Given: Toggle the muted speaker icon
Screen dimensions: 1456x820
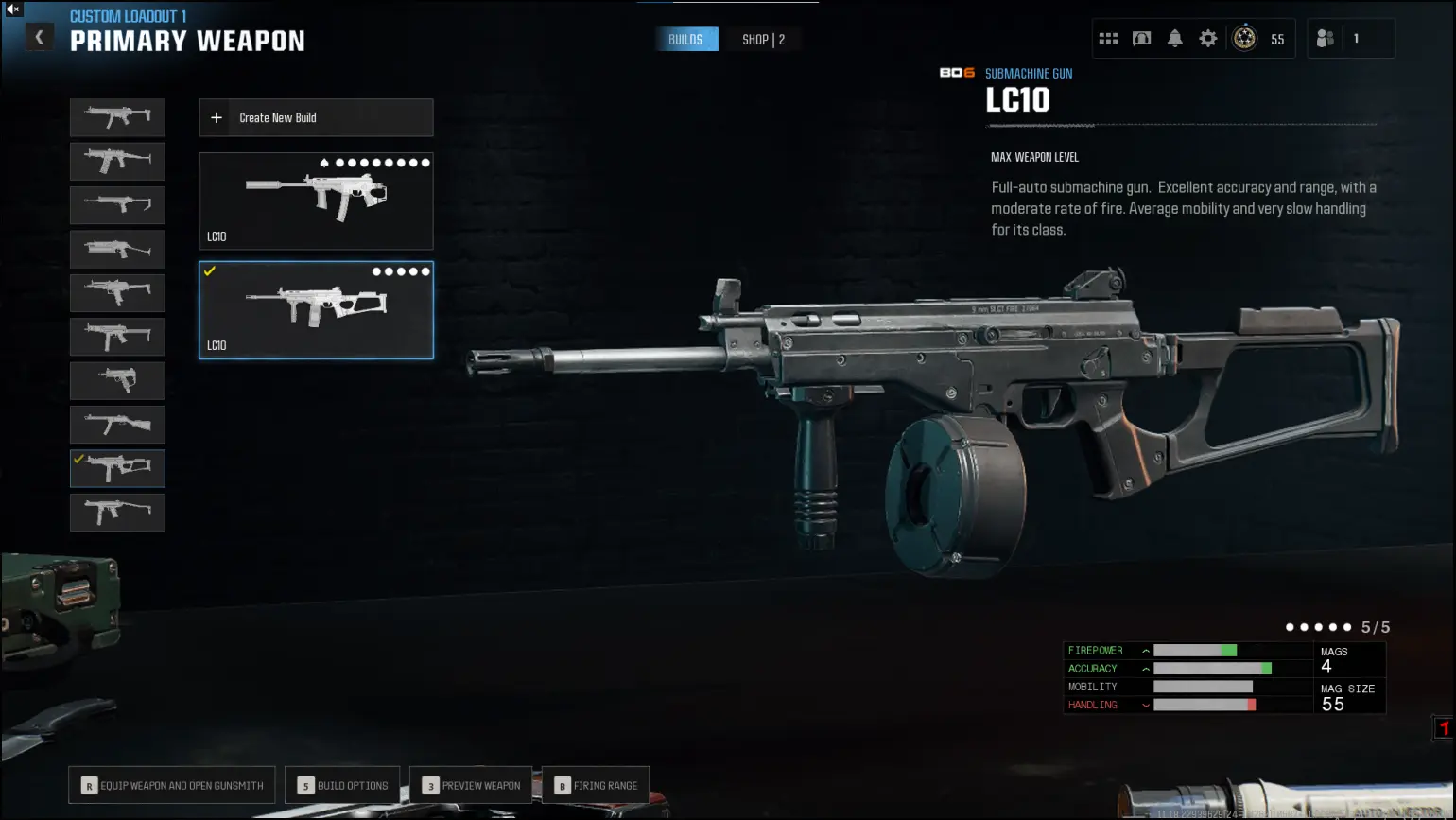Looking at the screenshot, I should (13, 9).
